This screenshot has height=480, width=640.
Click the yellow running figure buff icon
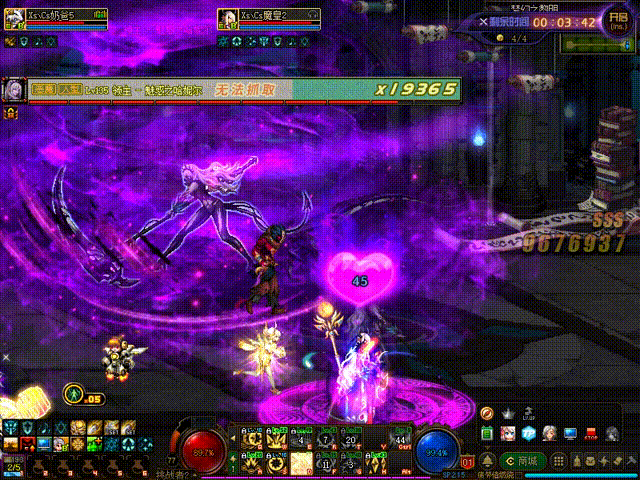pyautogui.click(x=73, y=394)
